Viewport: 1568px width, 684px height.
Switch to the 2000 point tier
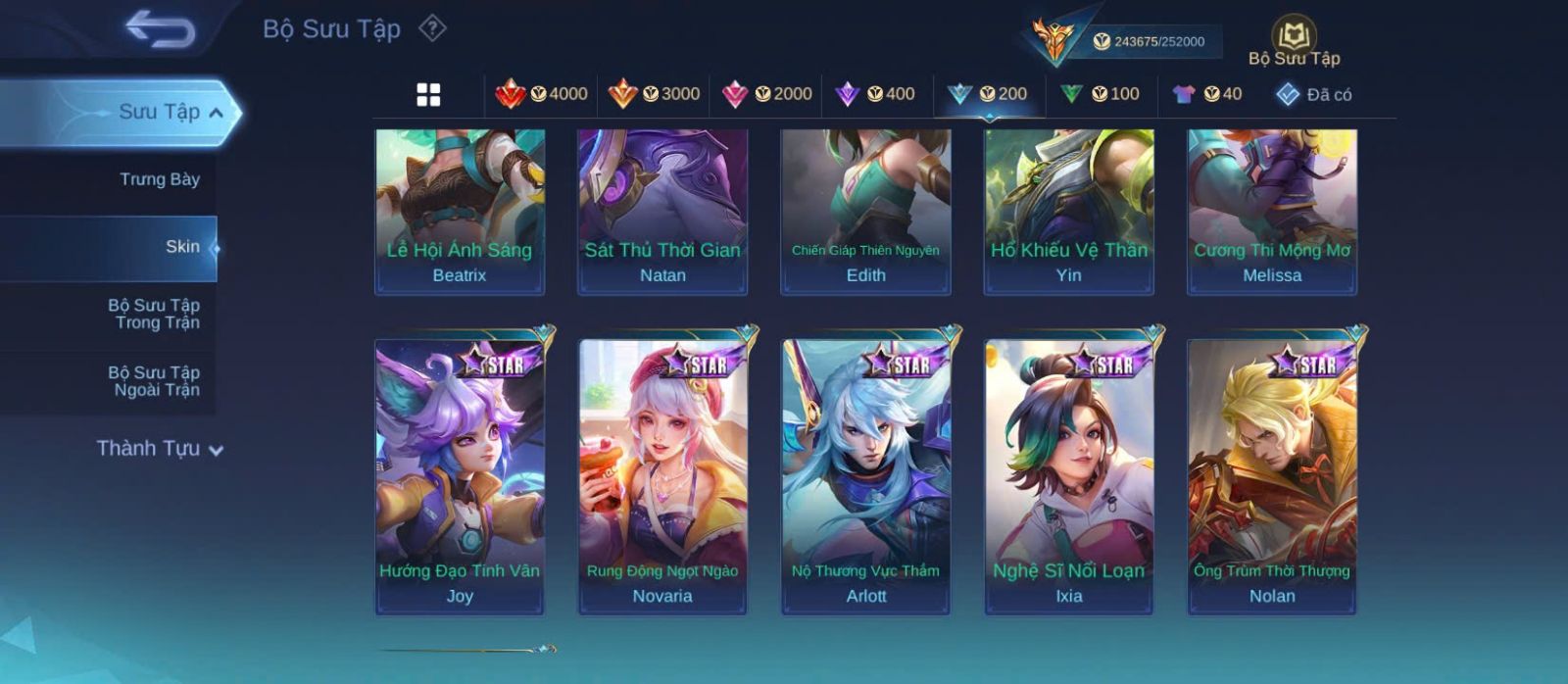tap(766, 94)
